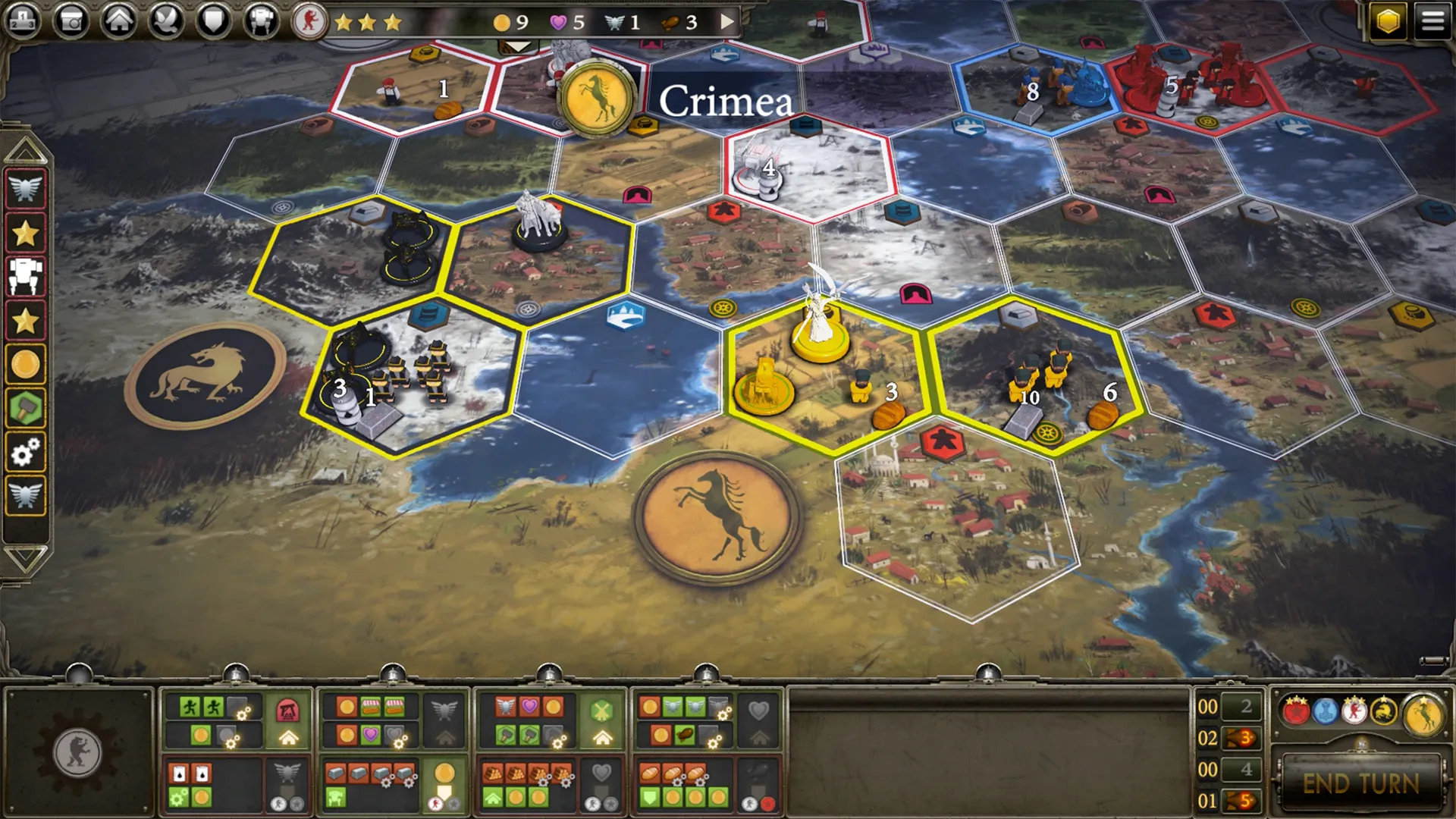
Task: Click the up arrow above the left sidebar
Action: click(27, 148)
